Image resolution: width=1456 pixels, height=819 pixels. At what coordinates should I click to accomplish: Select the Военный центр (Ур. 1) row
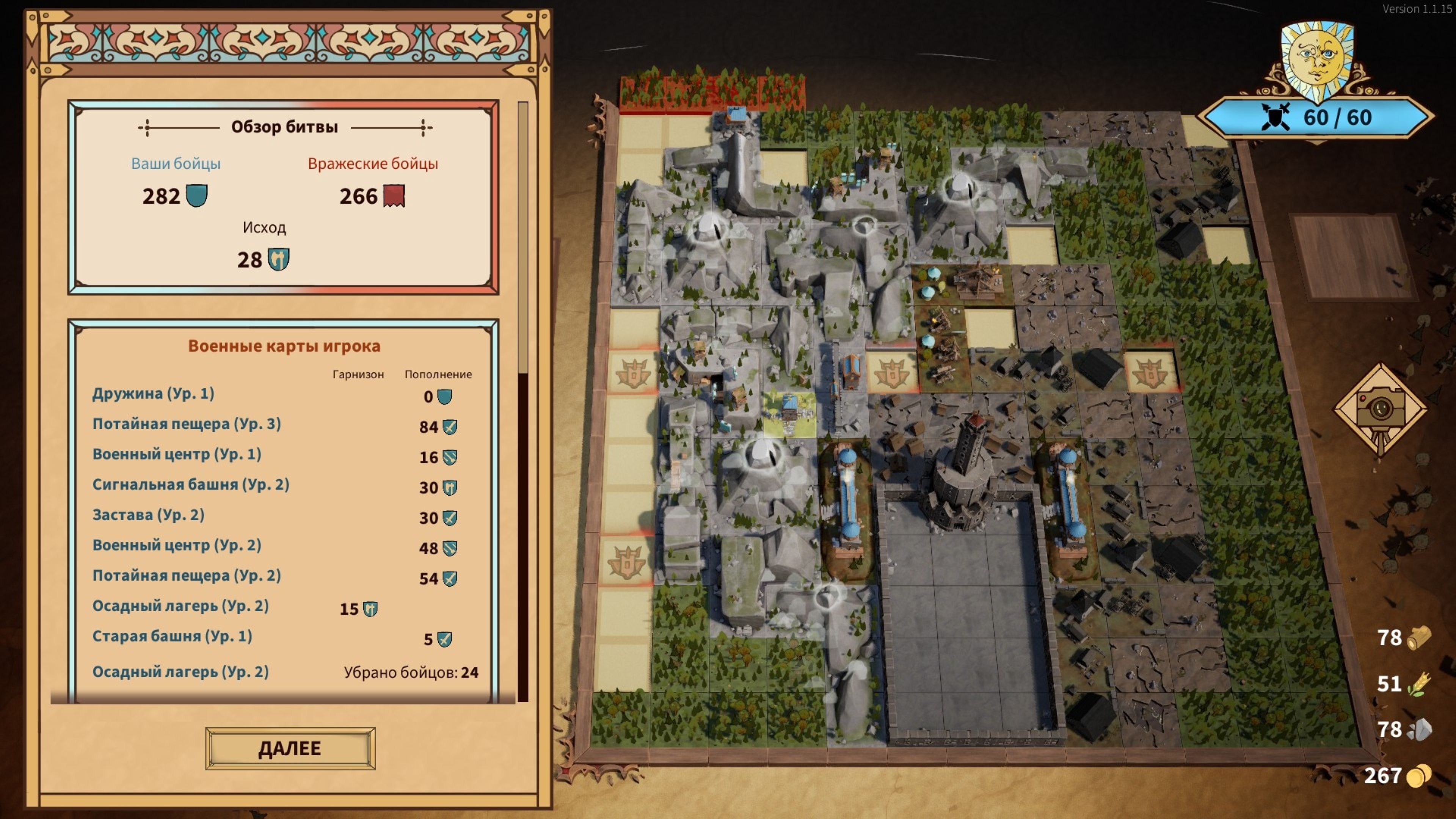[x=176, y=455]
